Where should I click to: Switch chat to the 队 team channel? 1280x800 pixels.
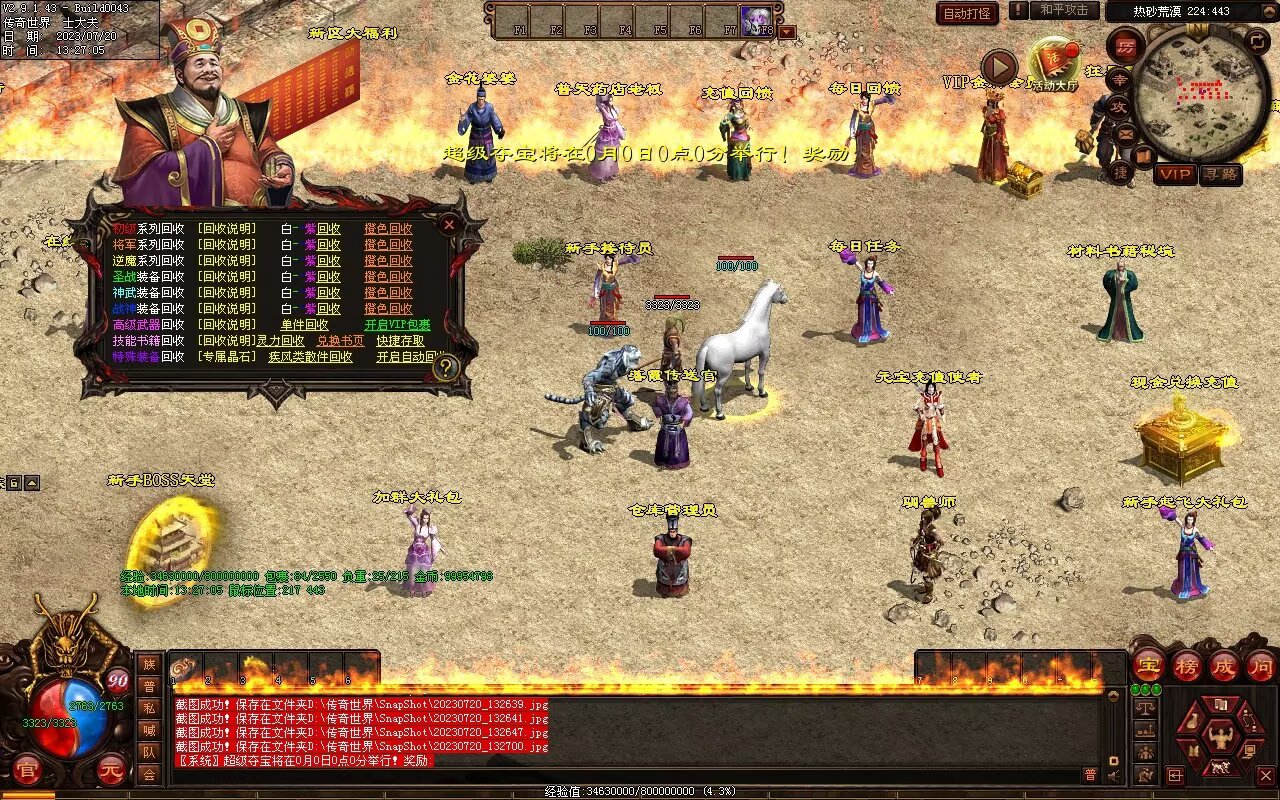click(x=149, y=752)
